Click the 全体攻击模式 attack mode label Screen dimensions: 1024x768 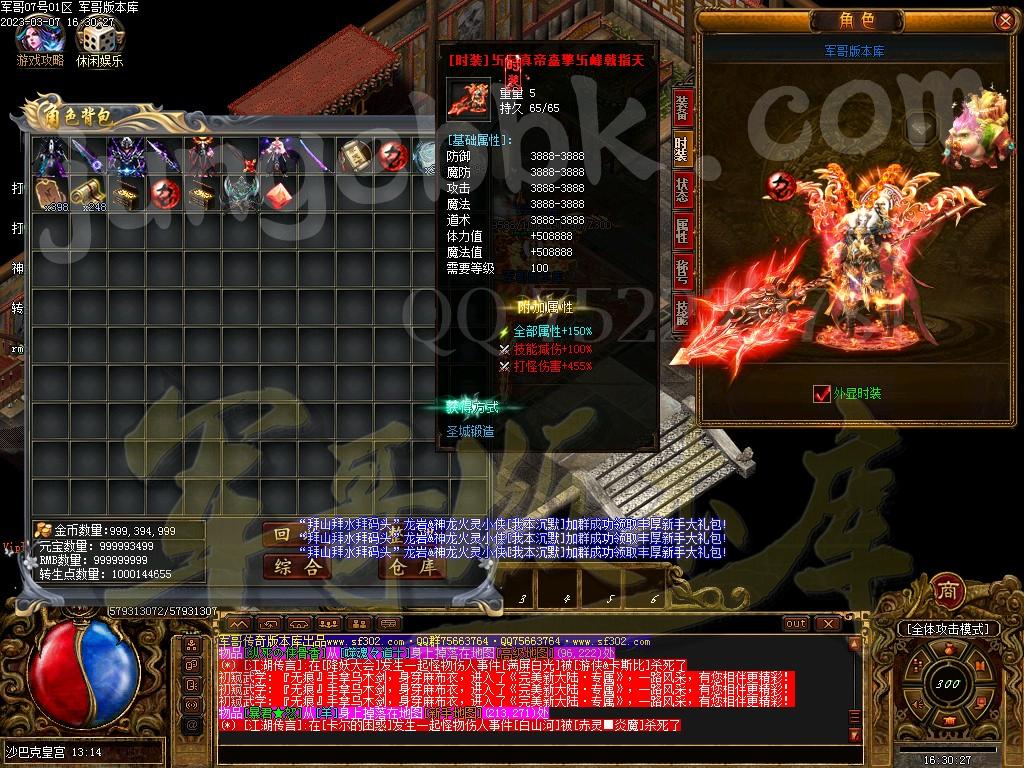946,629
